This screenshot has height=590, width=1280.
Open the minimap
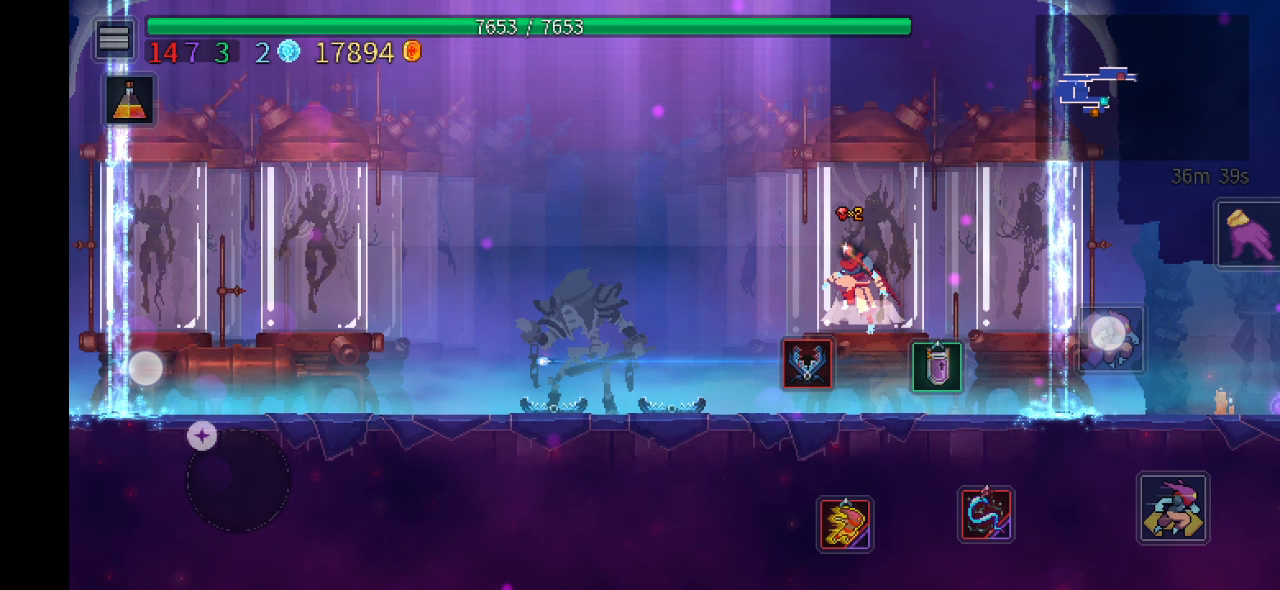(x=1100, y=90)
